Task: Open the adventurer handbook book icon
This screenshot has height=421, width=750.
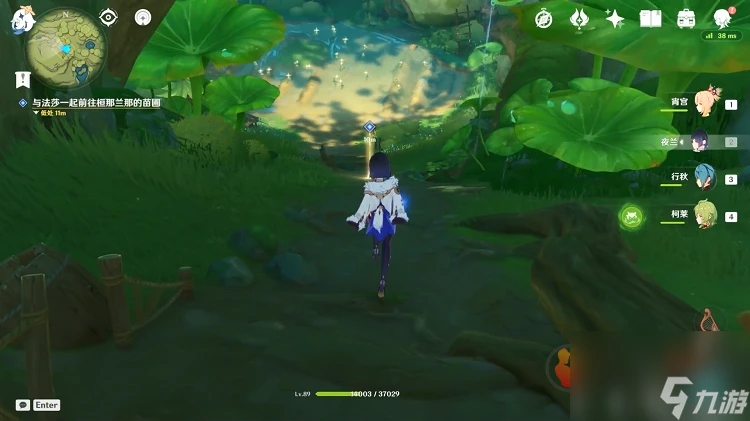Action: [651, 18]
